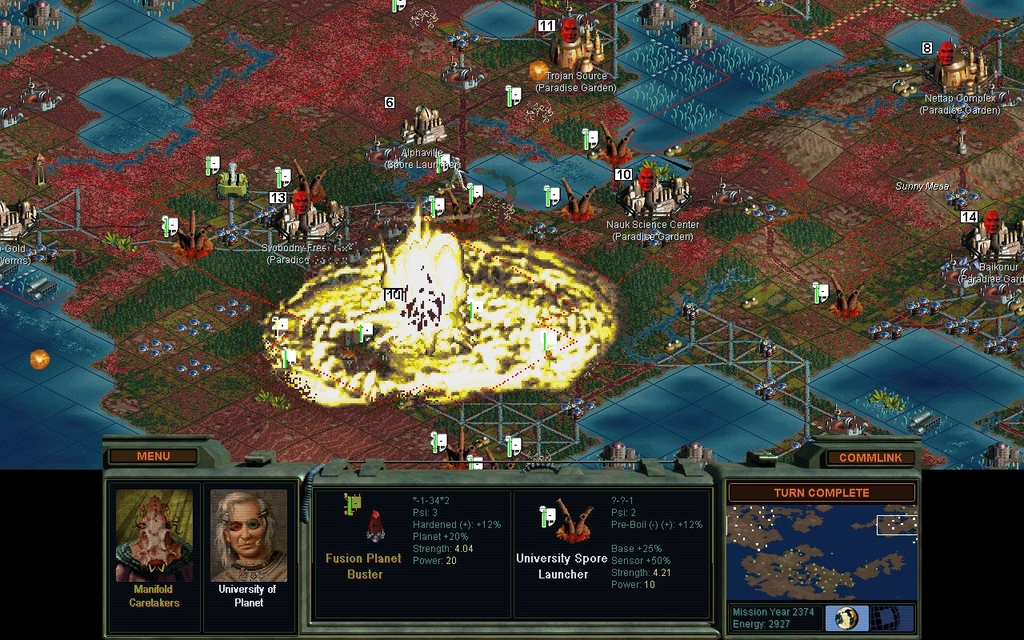Click the world minimap

pos(821,552)
